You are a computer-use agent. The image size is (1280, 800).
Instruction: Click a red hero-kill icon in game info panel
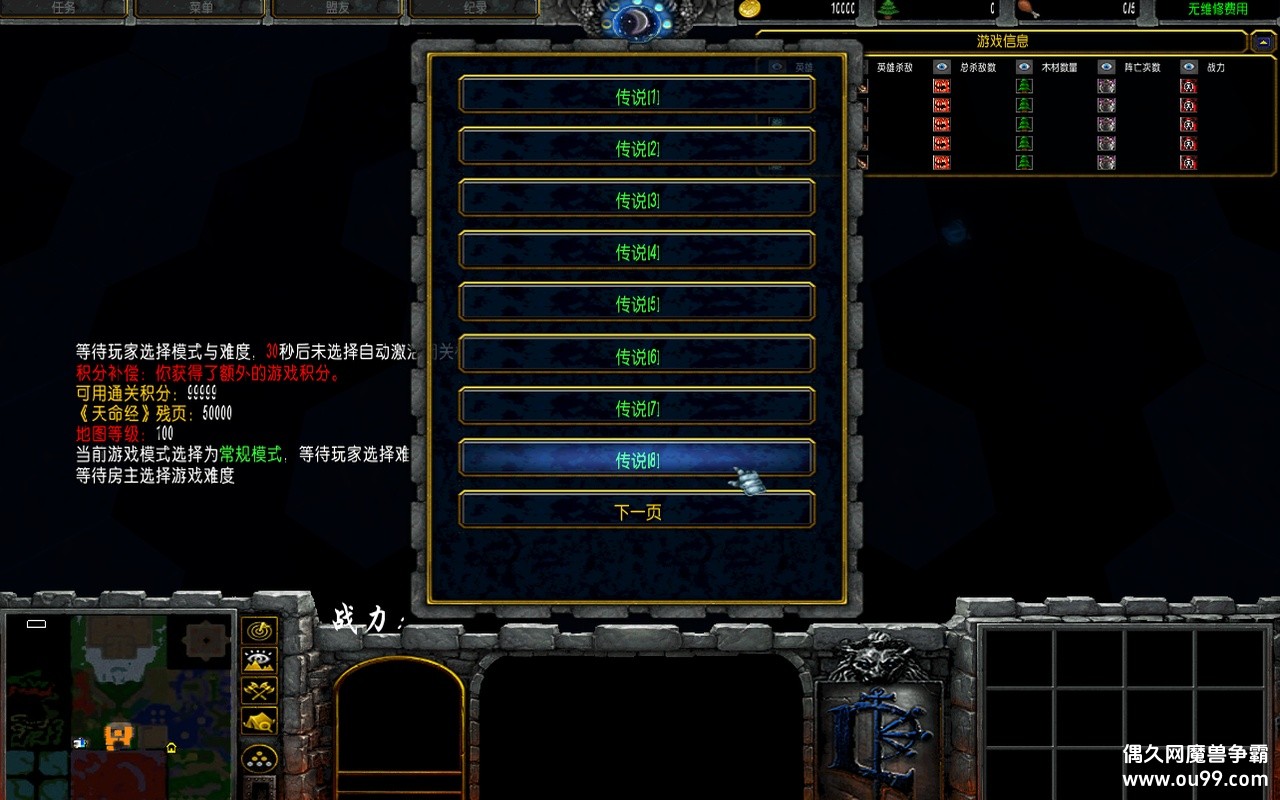click(x=941, y=86)
